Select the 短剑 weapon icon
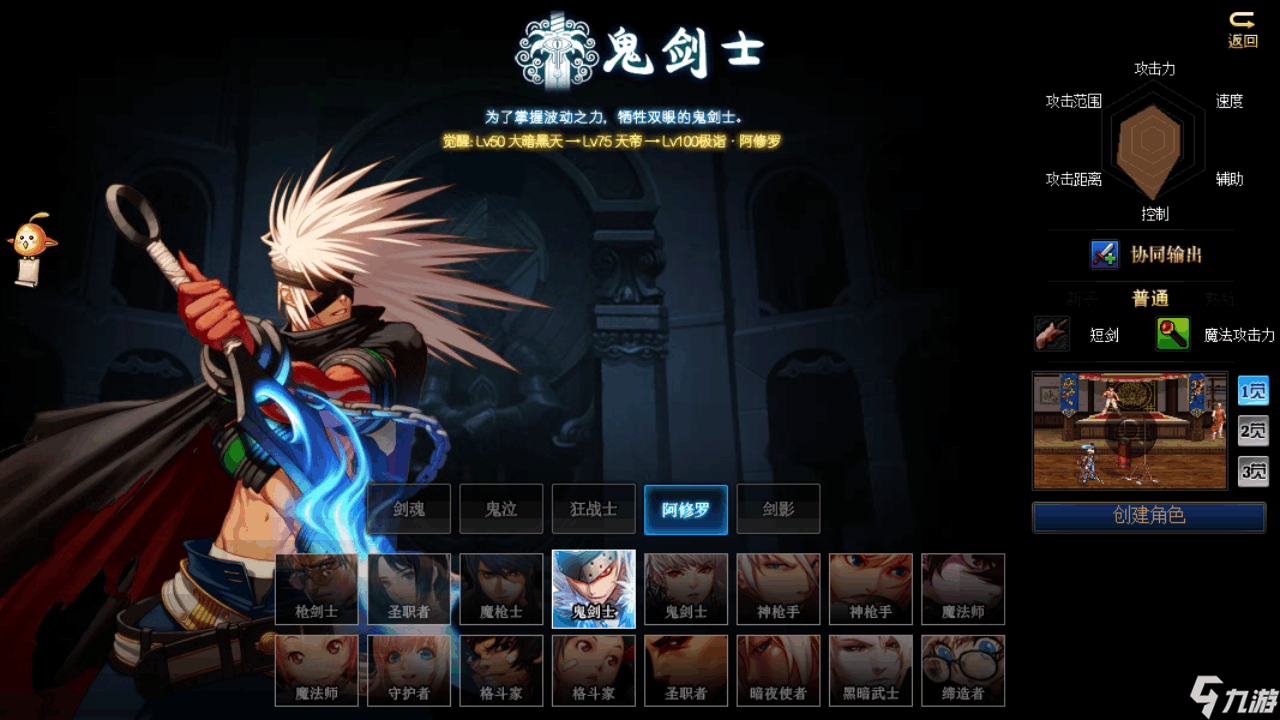The height and width of the screenshot is (720, 1280). 1051,333
